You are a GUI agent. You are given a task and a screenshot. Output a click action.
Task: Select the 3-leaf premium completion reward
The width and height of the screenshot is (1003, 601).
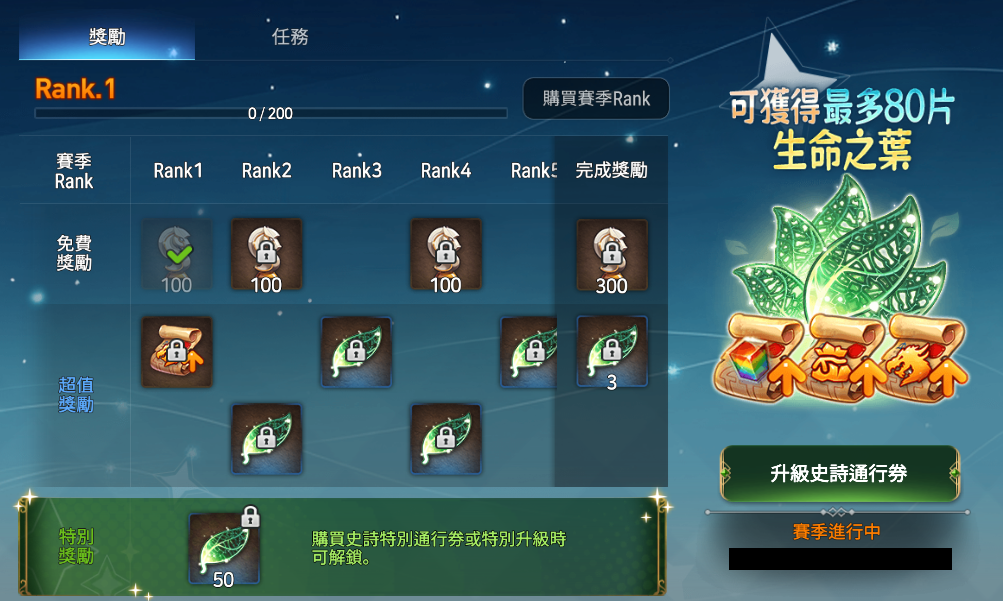[x=611, y=352]
